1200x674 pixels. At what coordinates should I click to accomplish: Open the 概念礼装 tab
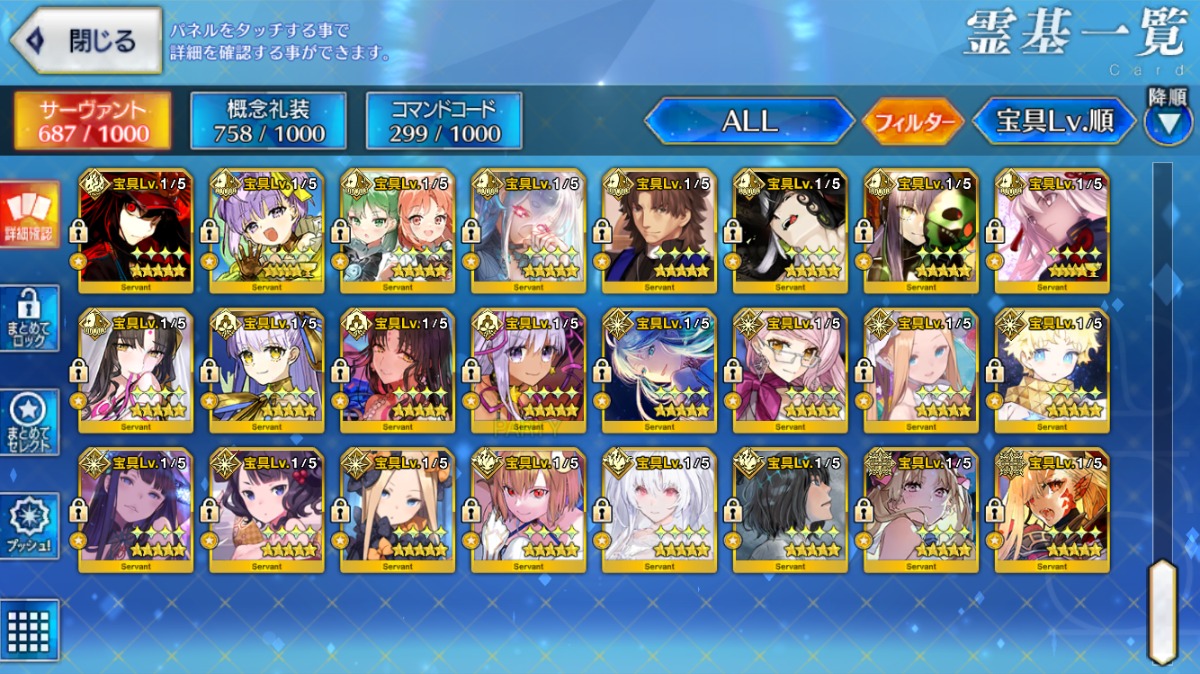click(x=268, y=121)
